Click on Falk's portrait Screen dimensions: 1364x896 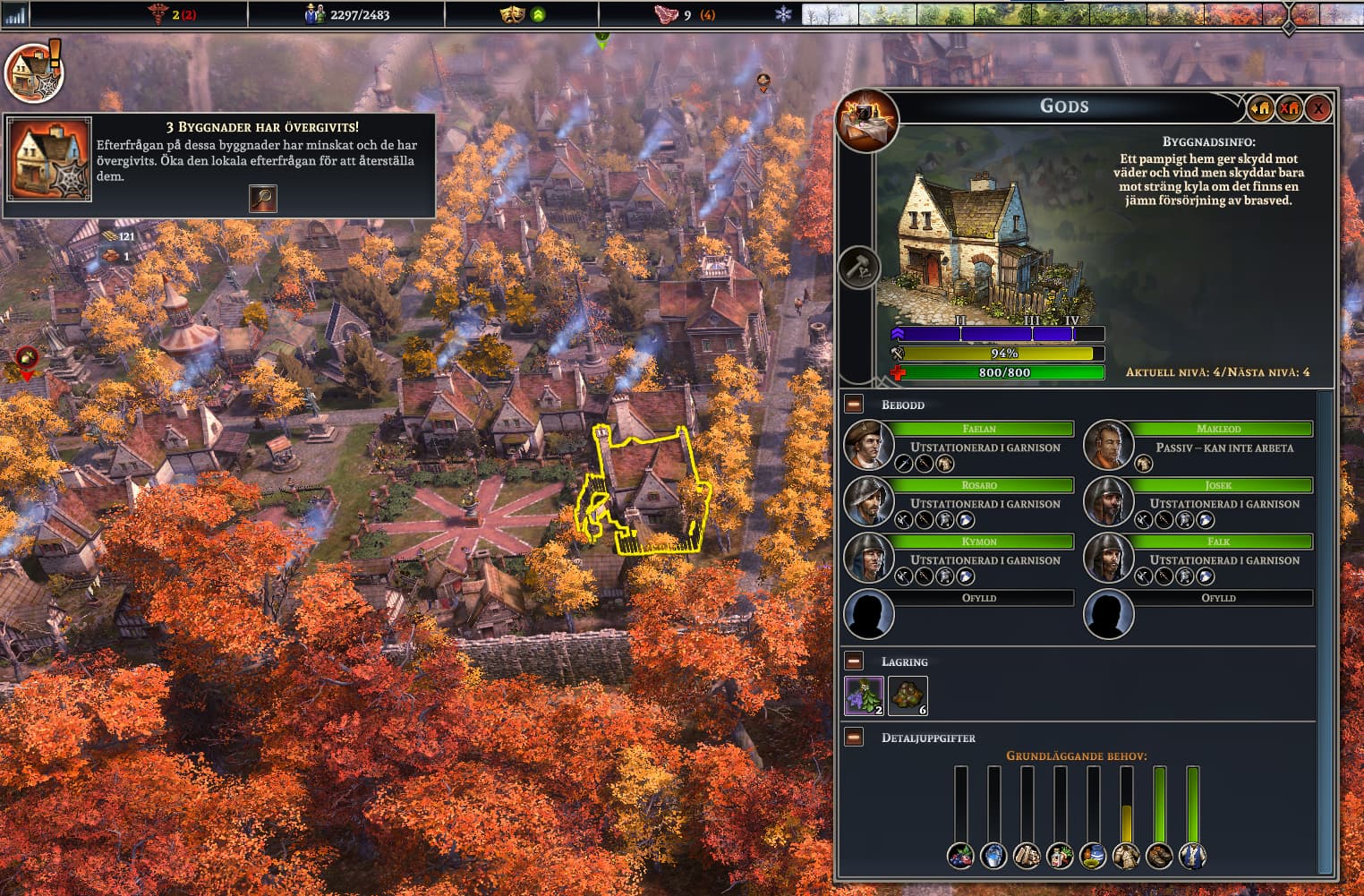click(x=1108, y=558)
